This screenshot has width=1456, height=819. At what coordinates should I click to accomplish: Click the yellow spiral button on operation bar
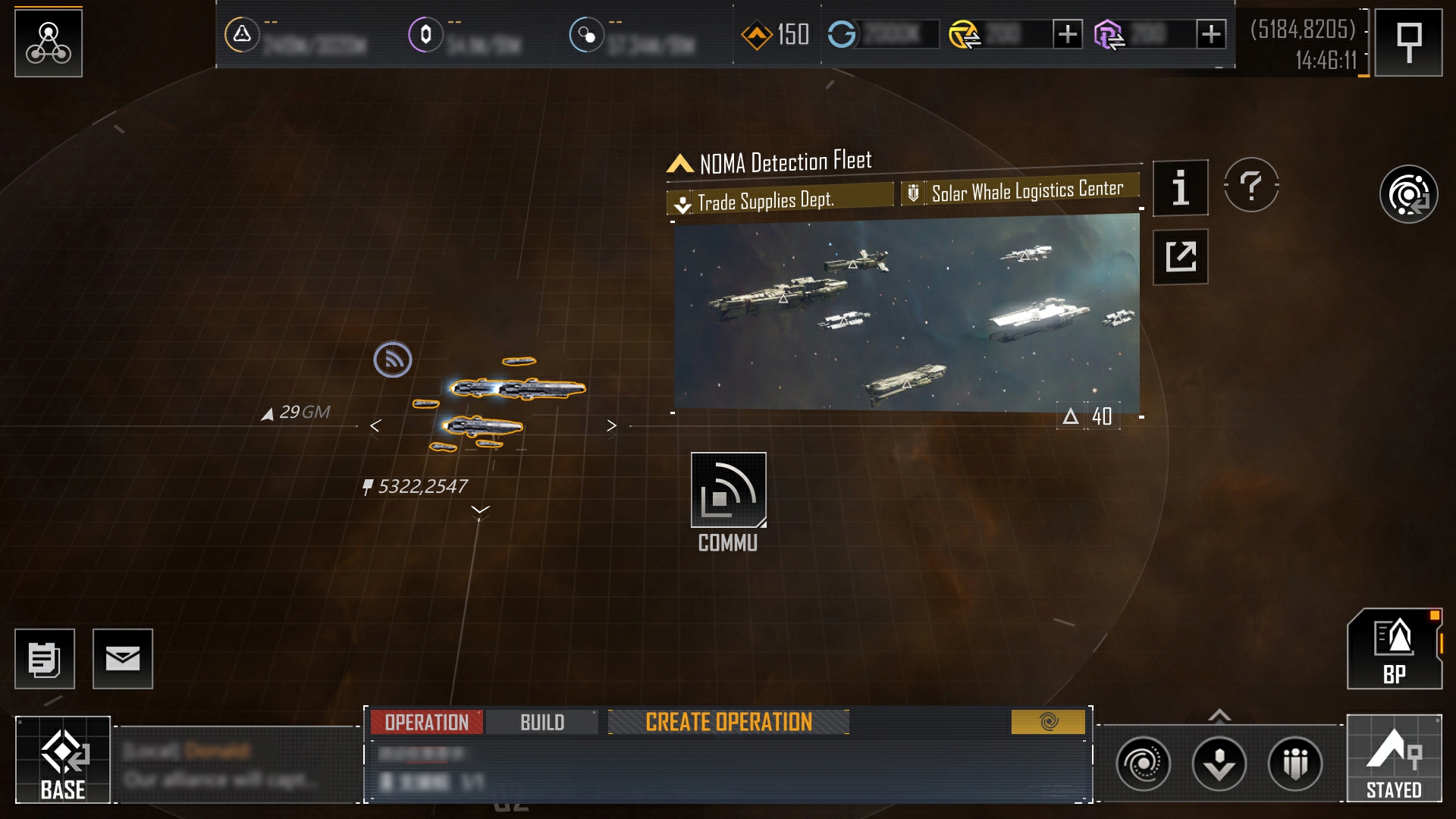click(1048, 722)
